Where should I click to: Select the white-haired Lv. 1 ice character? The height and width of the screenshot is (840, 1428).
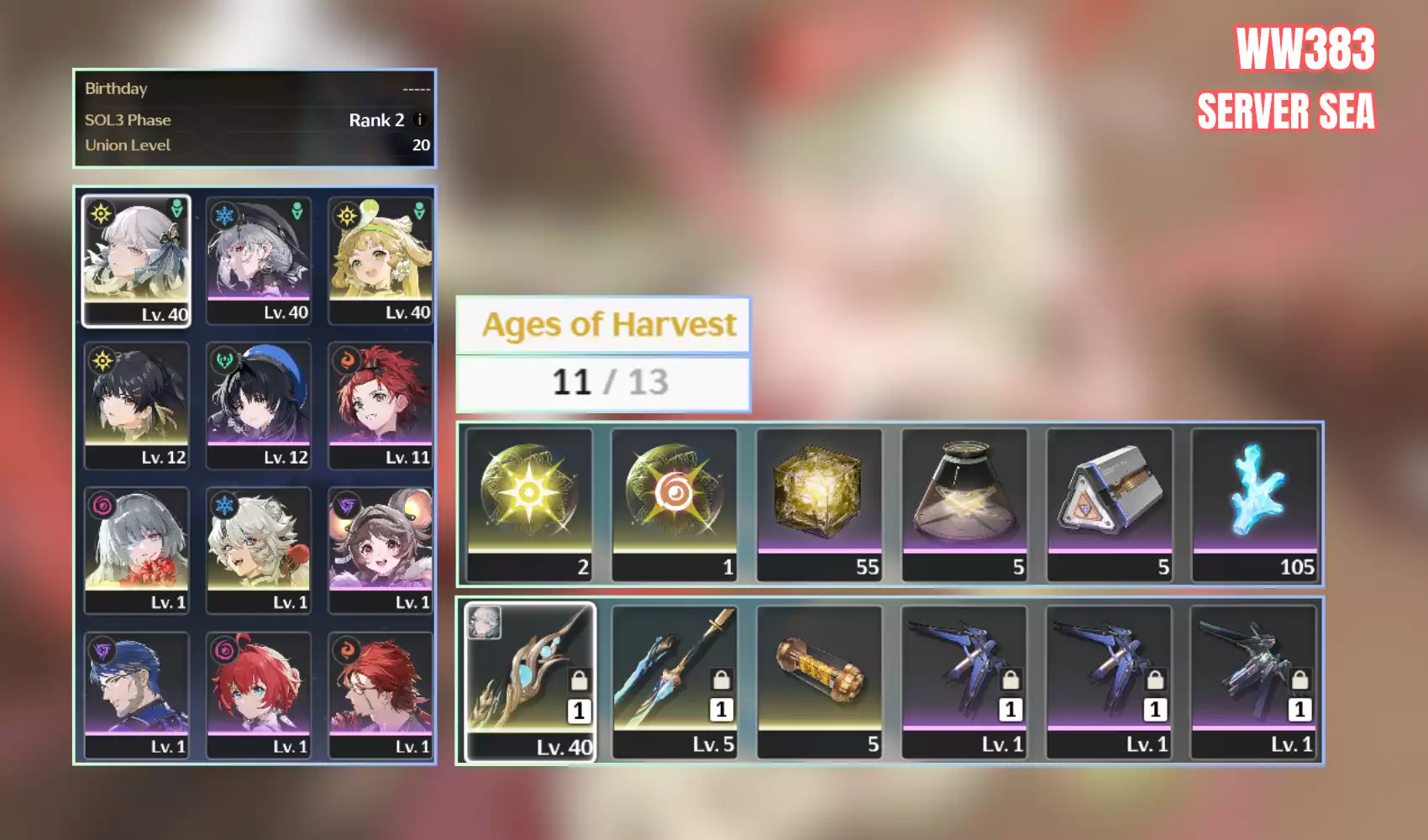259,550
